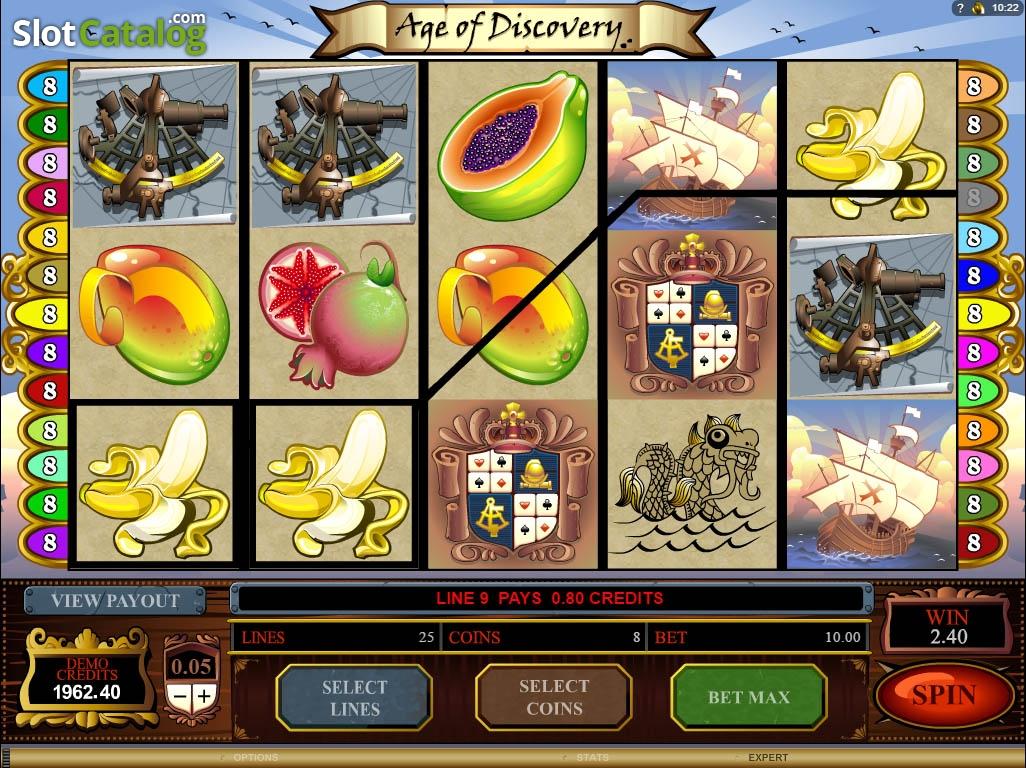The height and width of the screenshot is (768, 1026).
Task: Spin the reels with the red SPIN button
Action: [x=944, y=695]
